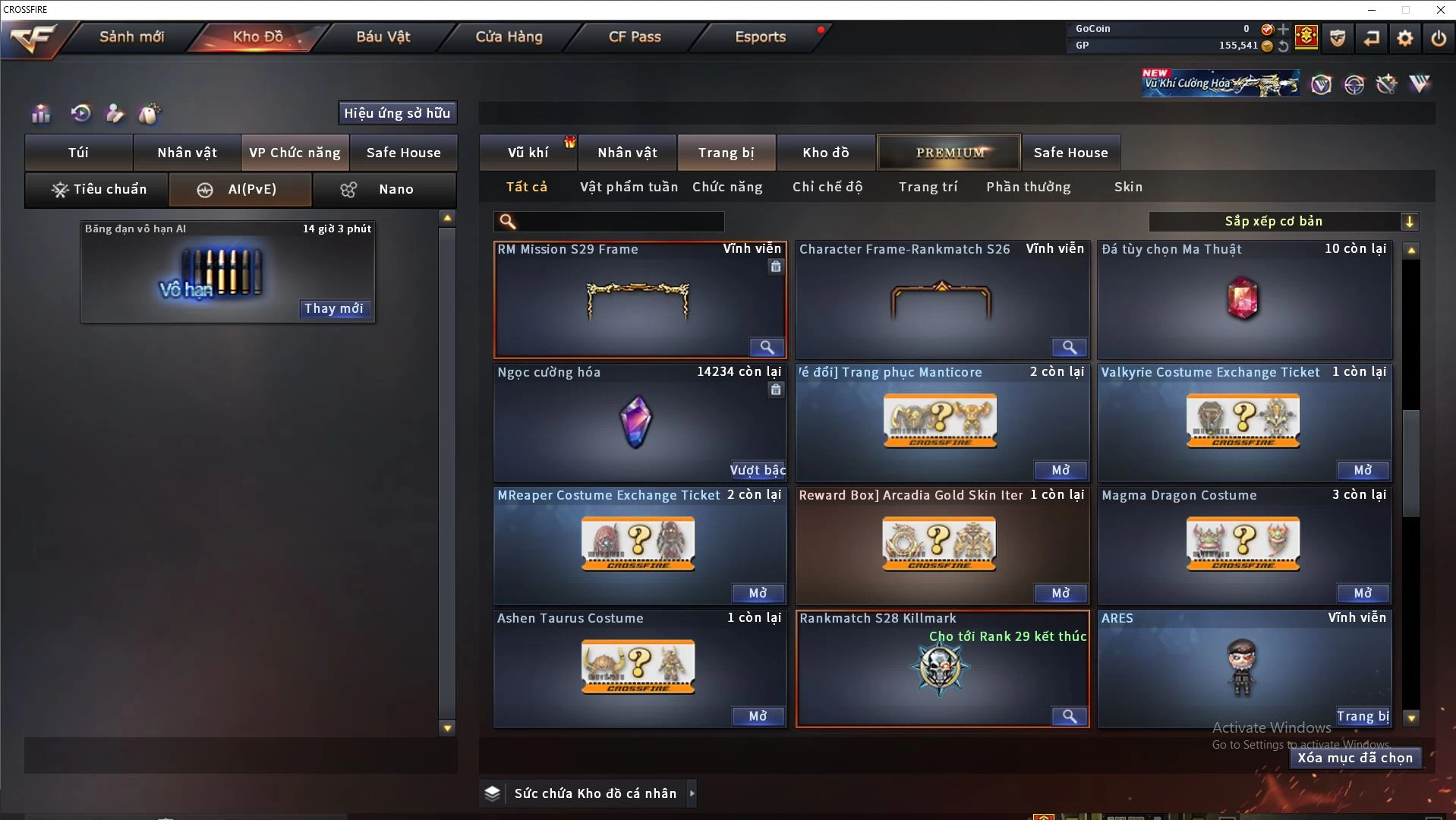Open the Sắp xếp cơ bản sort dropdown
This screenshot has width=1456, height=820.
(x=1283, y=222)
